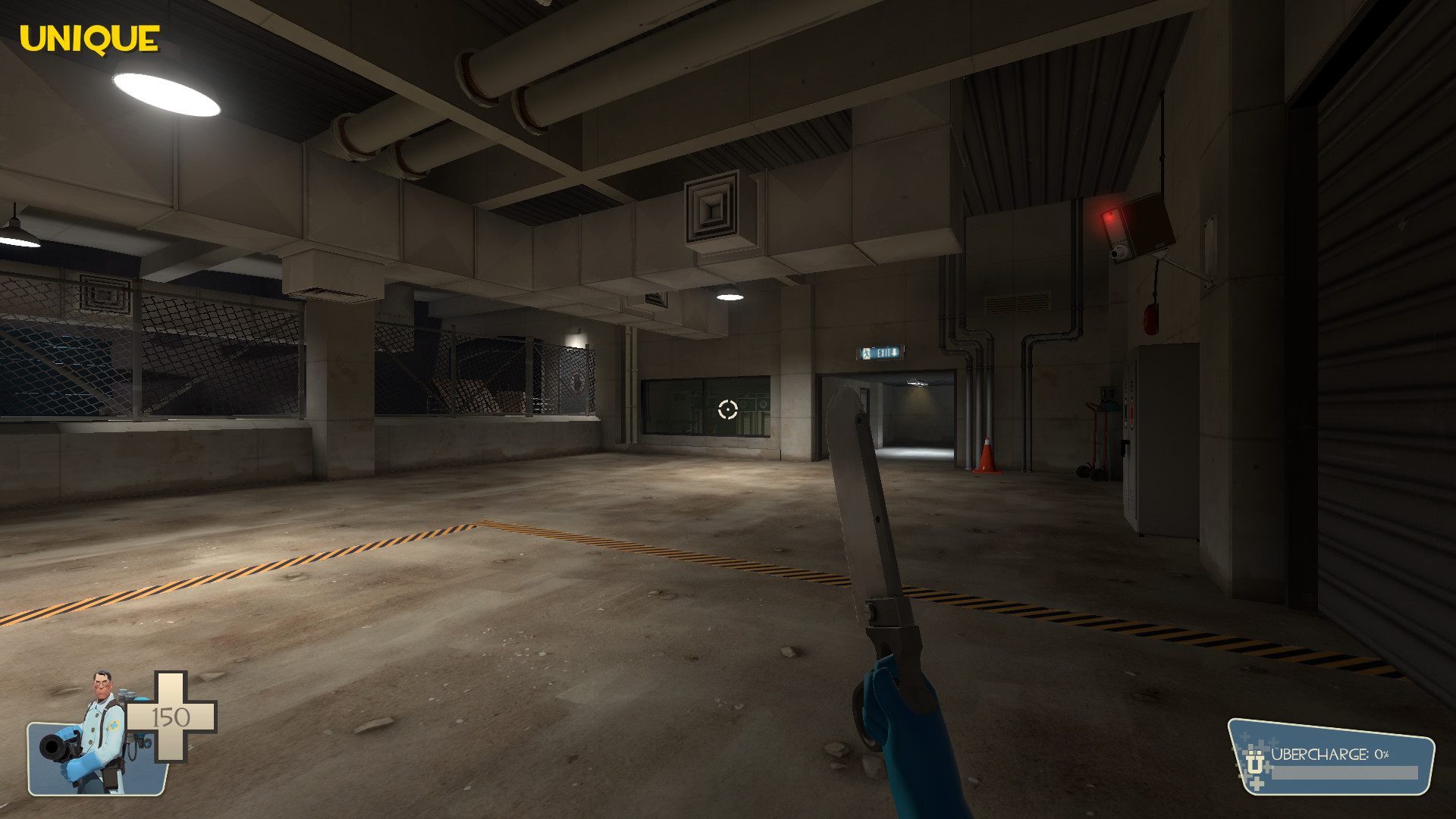Viewport: 1456px width, 819px height.
Task: Click one of the cross decorations on the ÜberCharge panel
Action: pos(1257,783)
